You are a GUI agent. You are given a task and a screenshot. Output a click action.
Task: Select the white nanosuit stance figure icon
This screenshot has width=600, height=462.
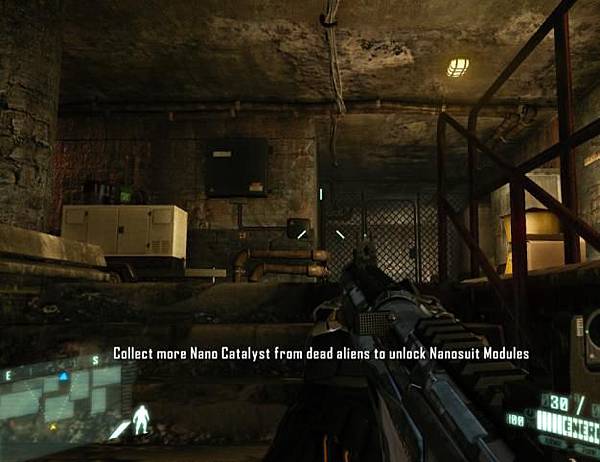click(143, 419)
